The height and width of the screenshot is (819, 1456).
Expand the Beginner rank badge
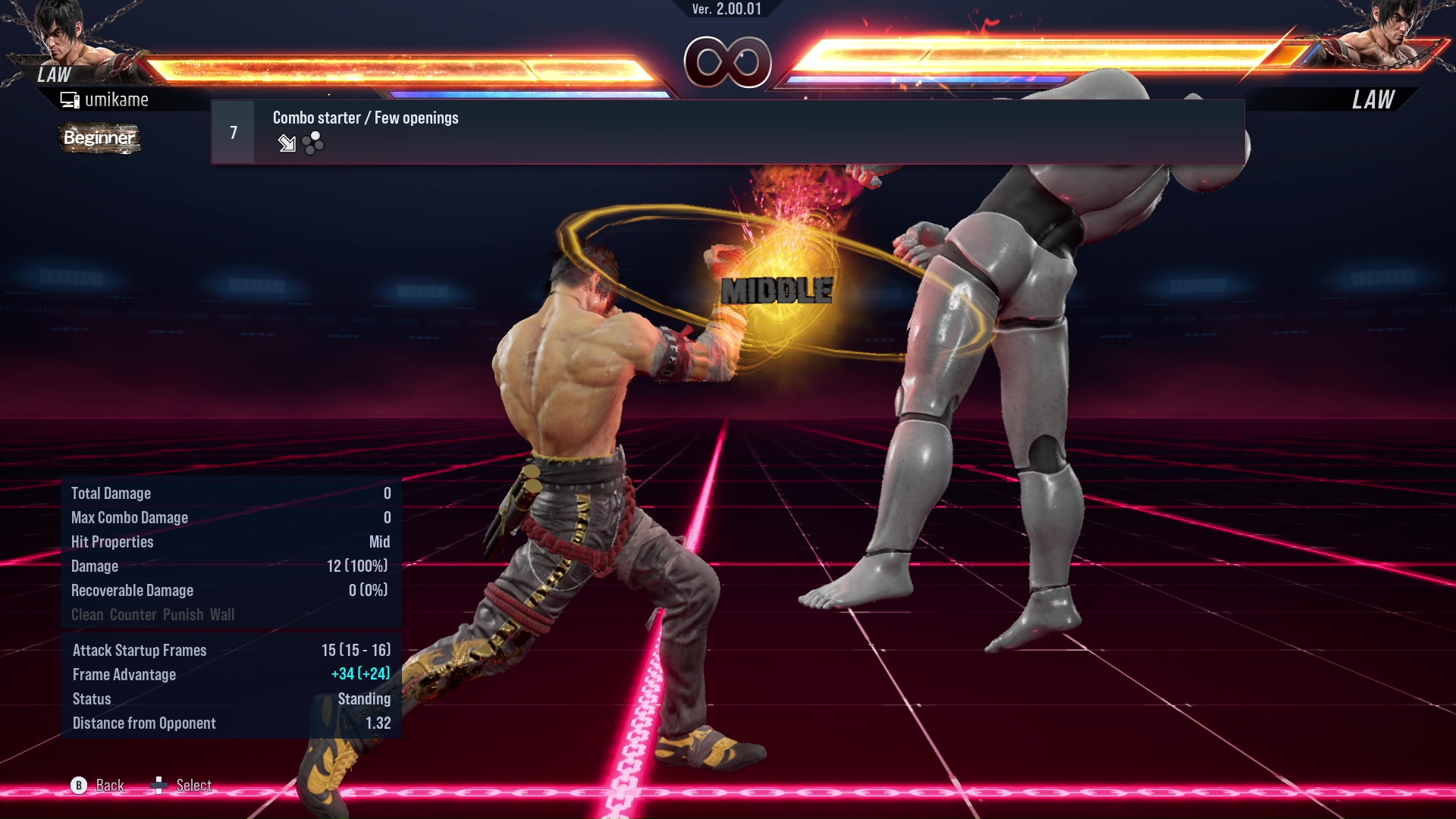click(99, 139)
